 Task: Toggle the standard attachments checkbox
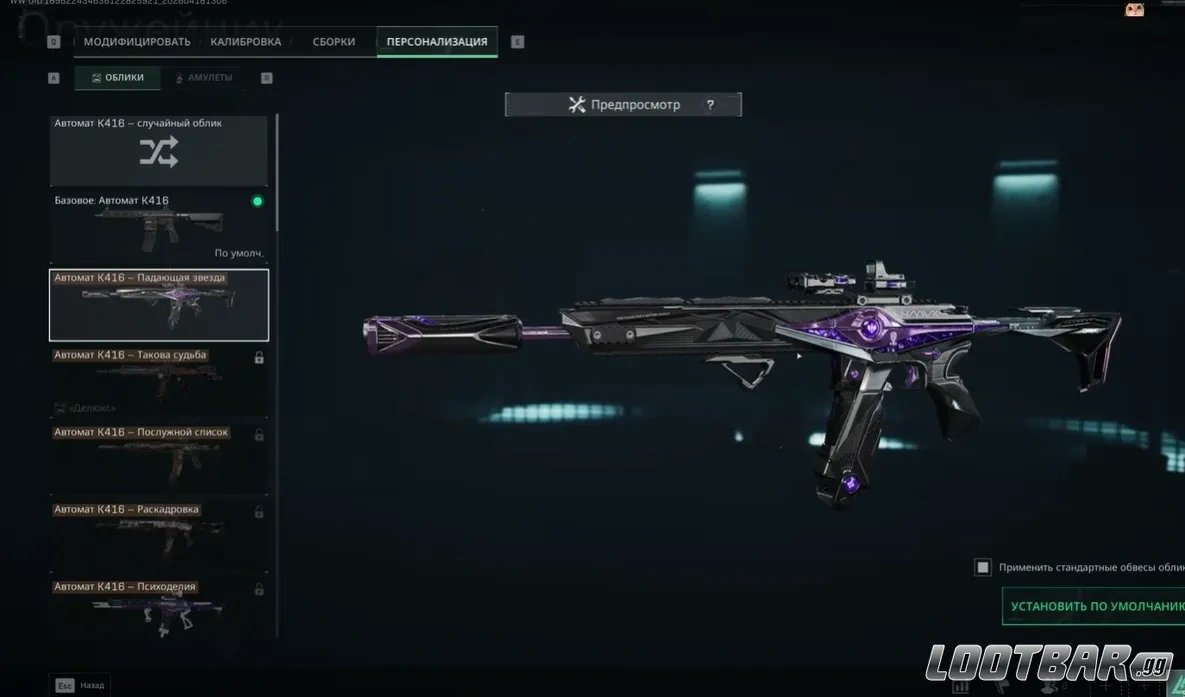tap(983, 567)
